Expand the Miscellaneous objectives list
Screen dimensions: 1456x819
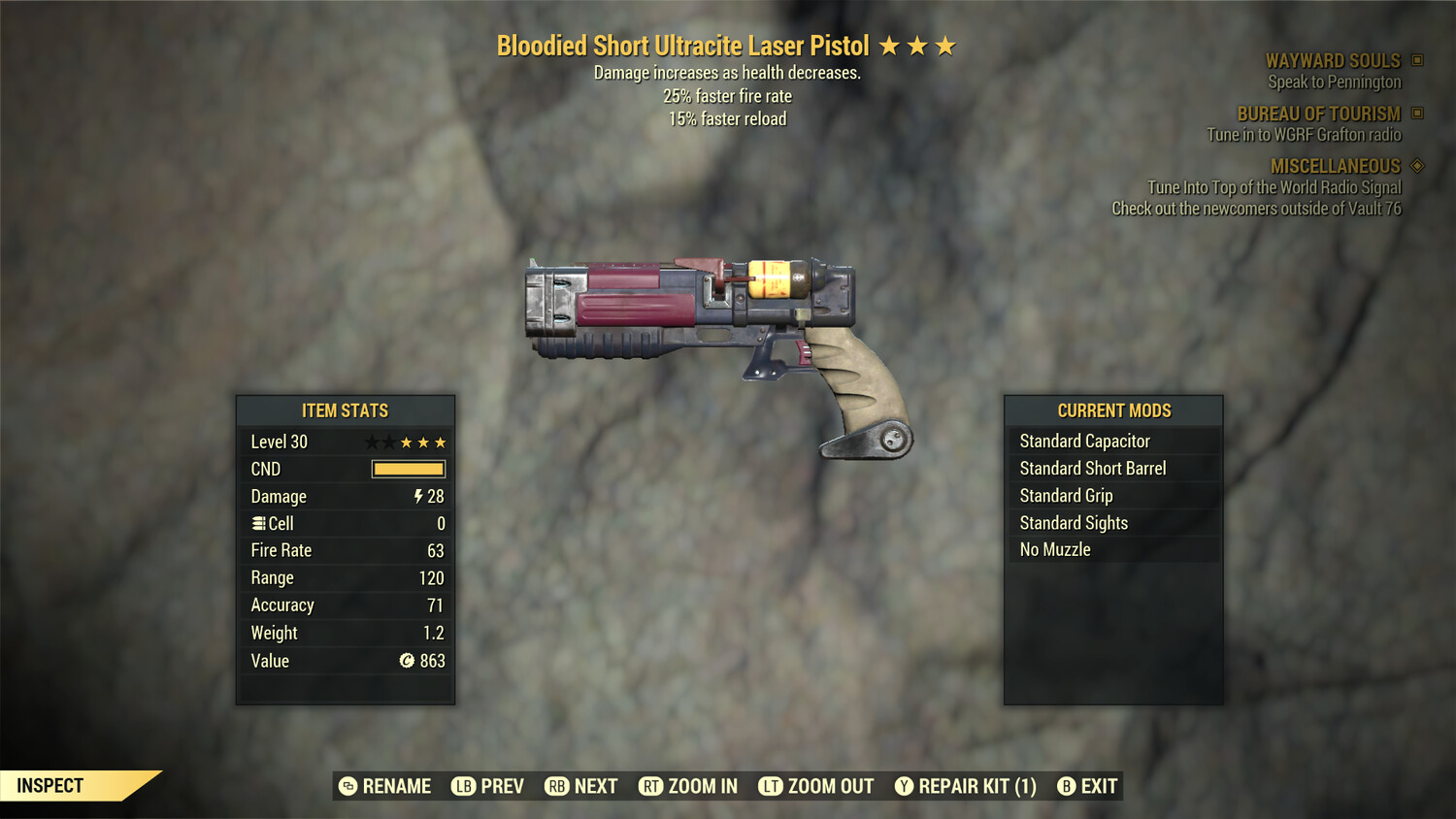(1335, 166)
